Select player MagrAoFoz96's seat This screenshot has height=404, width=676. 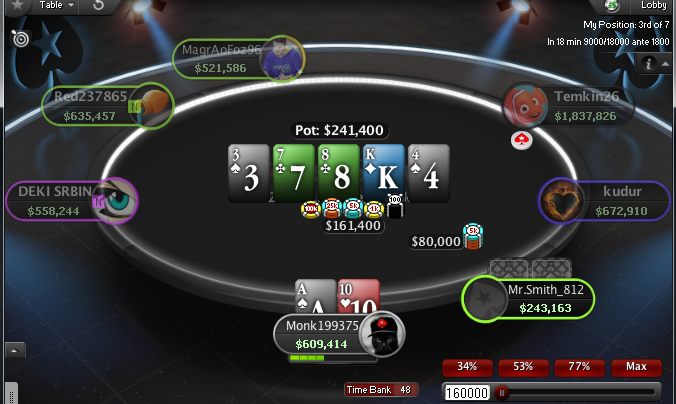(x=238, y=59)
